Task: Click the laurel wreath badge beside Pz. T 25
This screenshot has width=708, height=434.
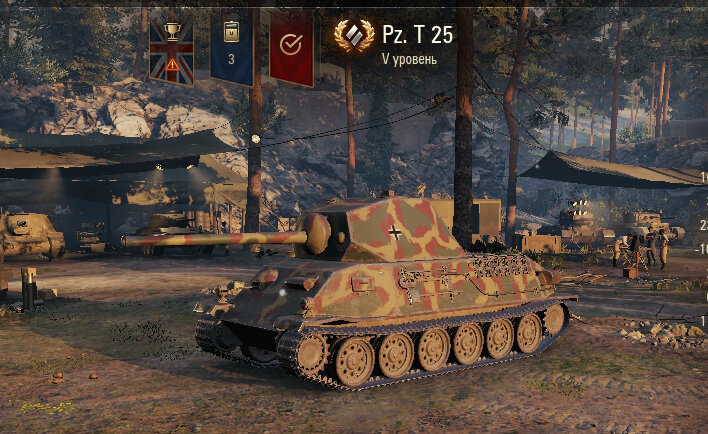Action: point(354,36)
